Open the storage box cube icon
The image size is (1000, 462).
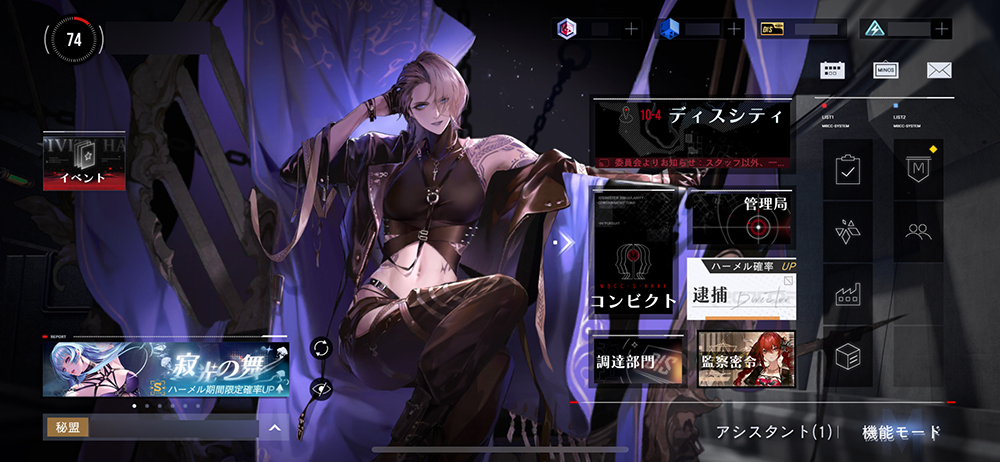[847, 356]
